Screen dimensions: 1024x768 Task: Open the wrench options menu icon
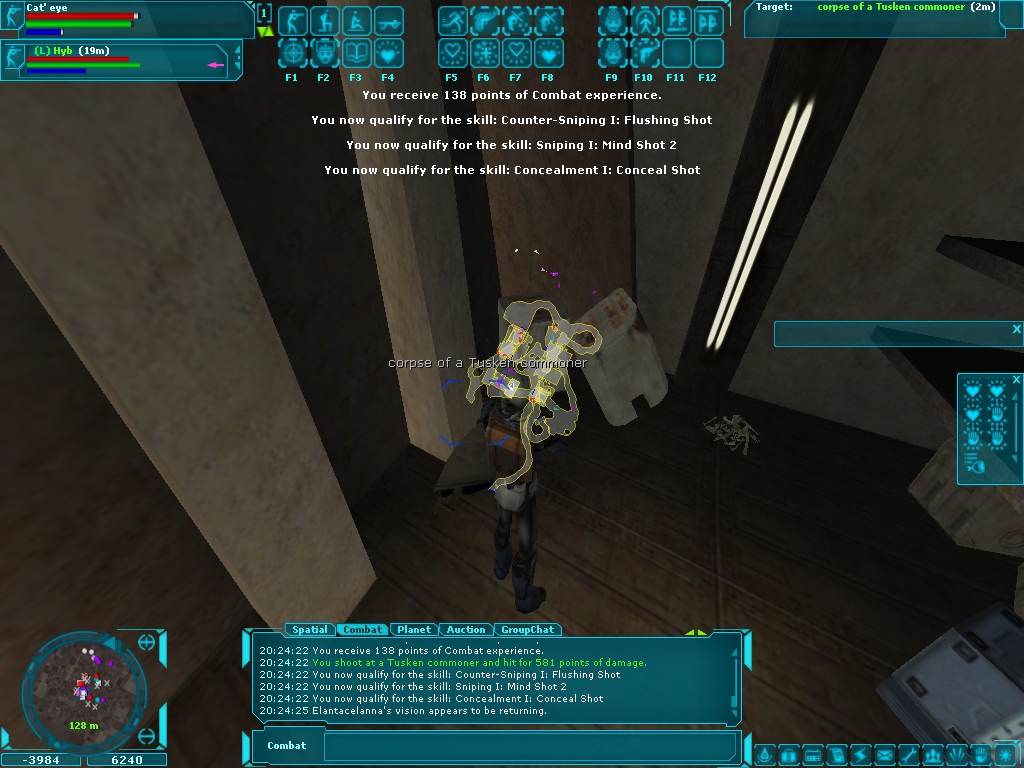click(908, 755)
